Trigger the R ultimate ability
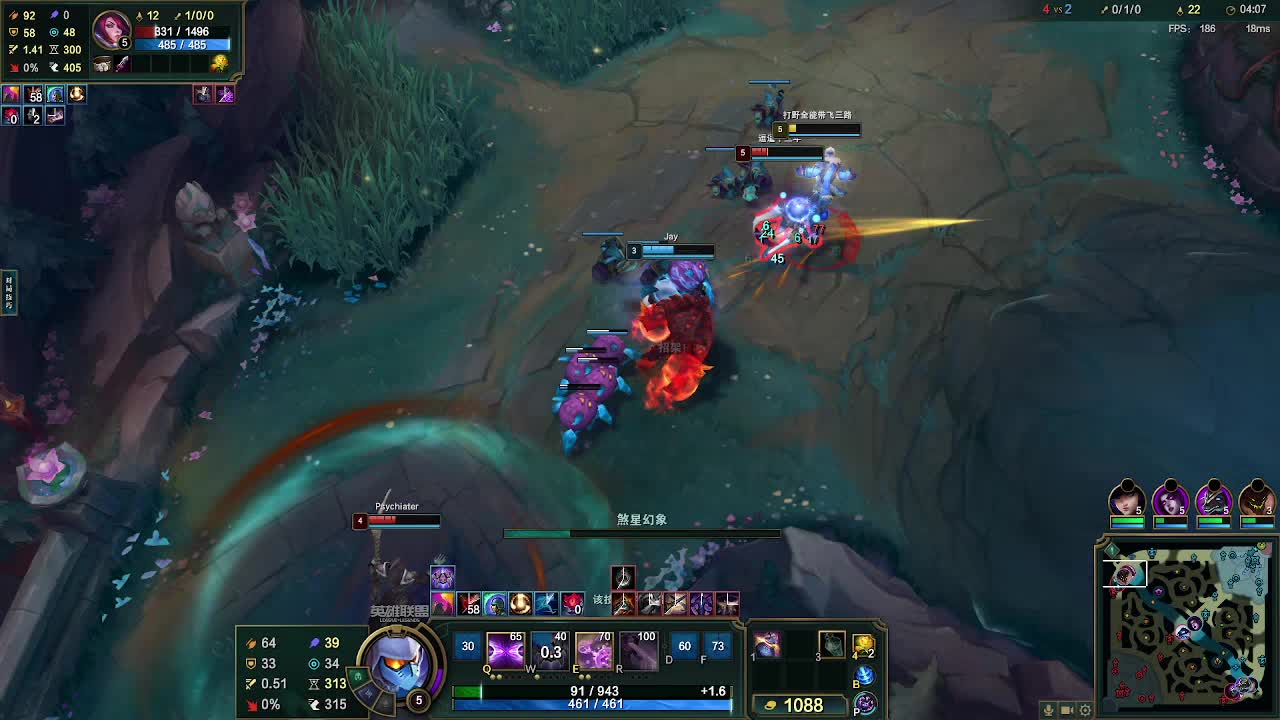Image resolution: width=1280 pixels, height=720 pixels. pos(638,651)
